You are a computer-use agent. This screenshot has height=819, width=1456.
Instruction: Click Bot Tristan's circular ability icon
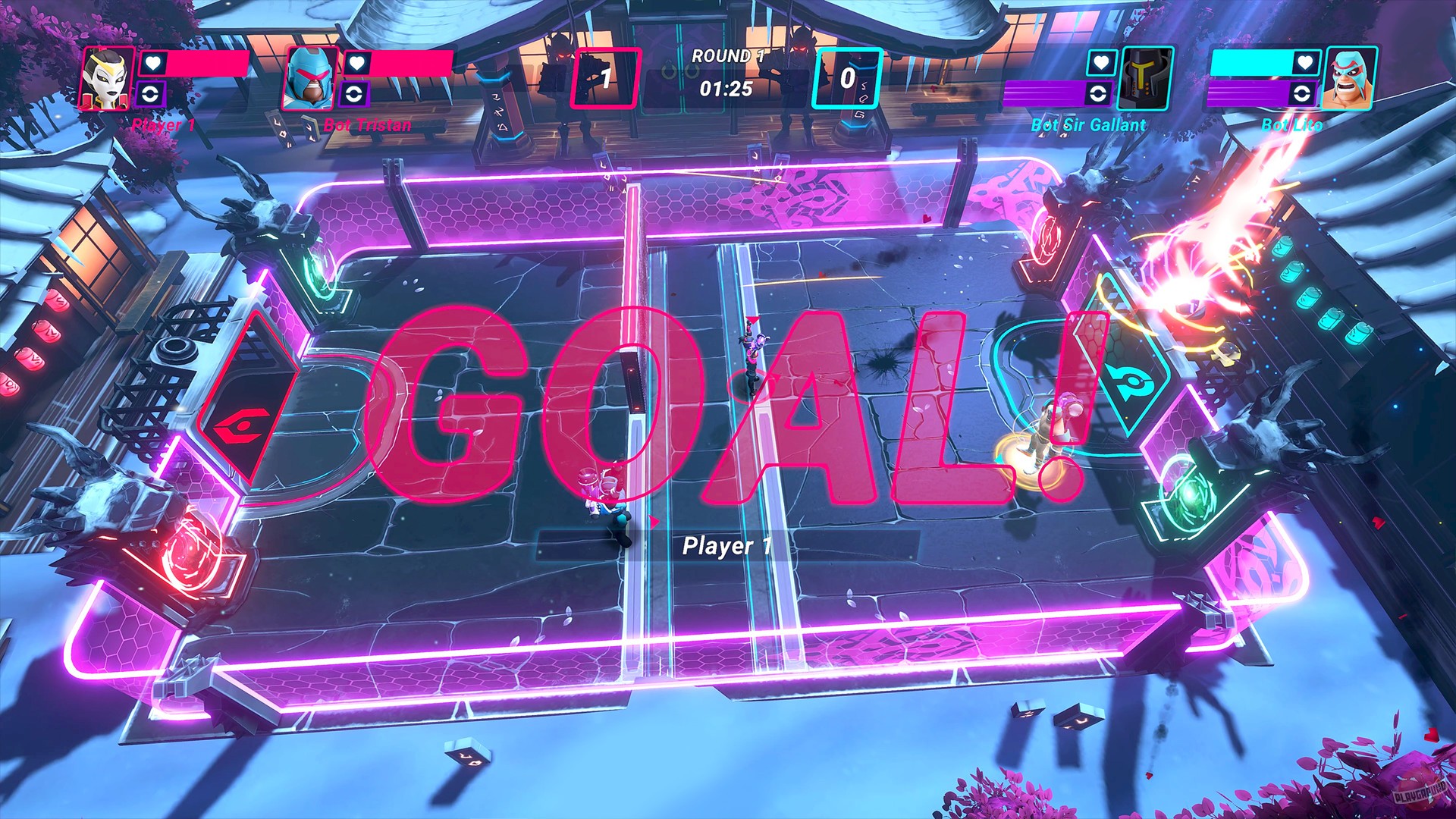[x=353, y=93]
